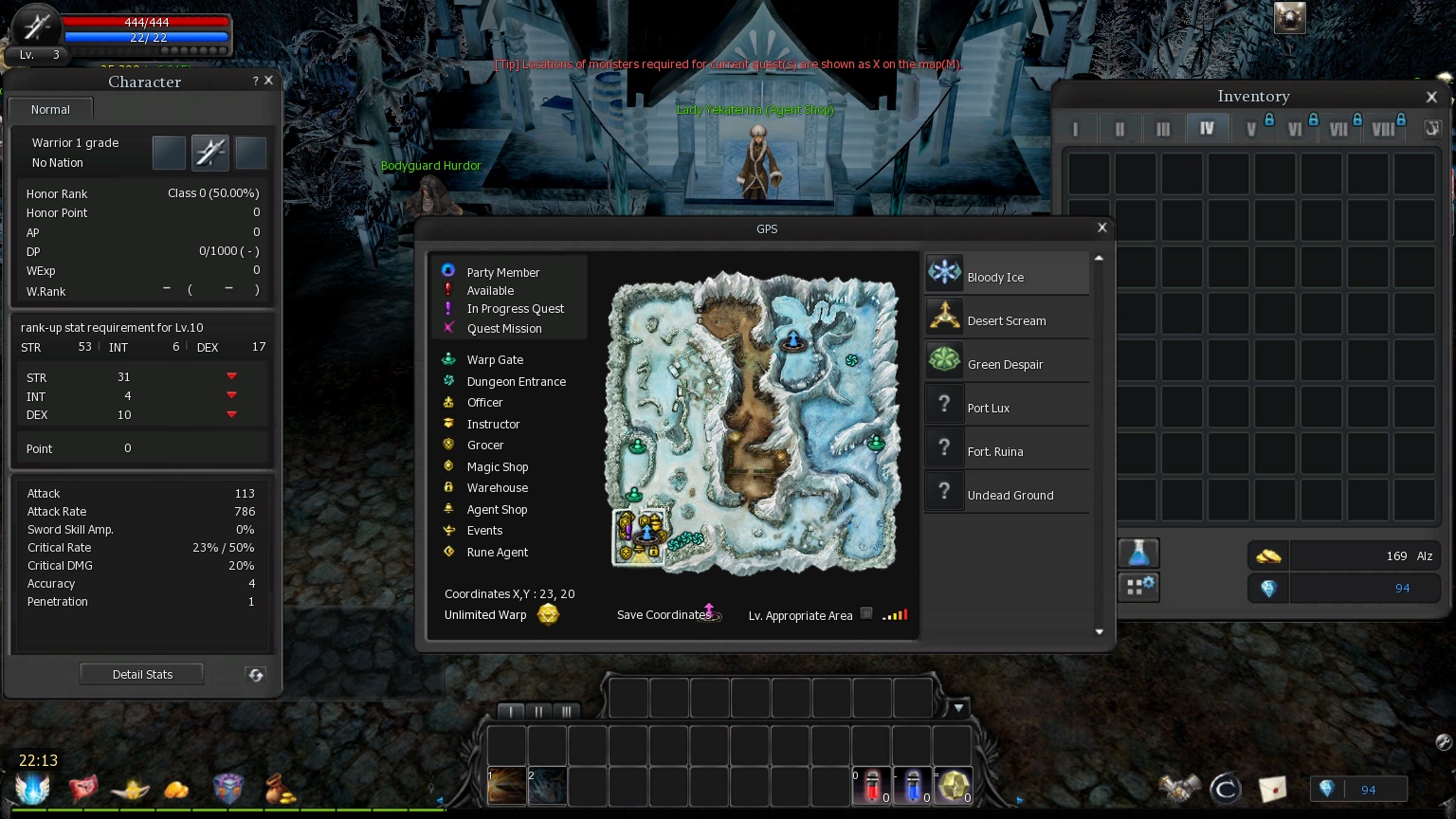The height and width of the screenshot is (819, 1456).
Task: Use the red HP potion quickslot
Action: click(x=872, y=786)
